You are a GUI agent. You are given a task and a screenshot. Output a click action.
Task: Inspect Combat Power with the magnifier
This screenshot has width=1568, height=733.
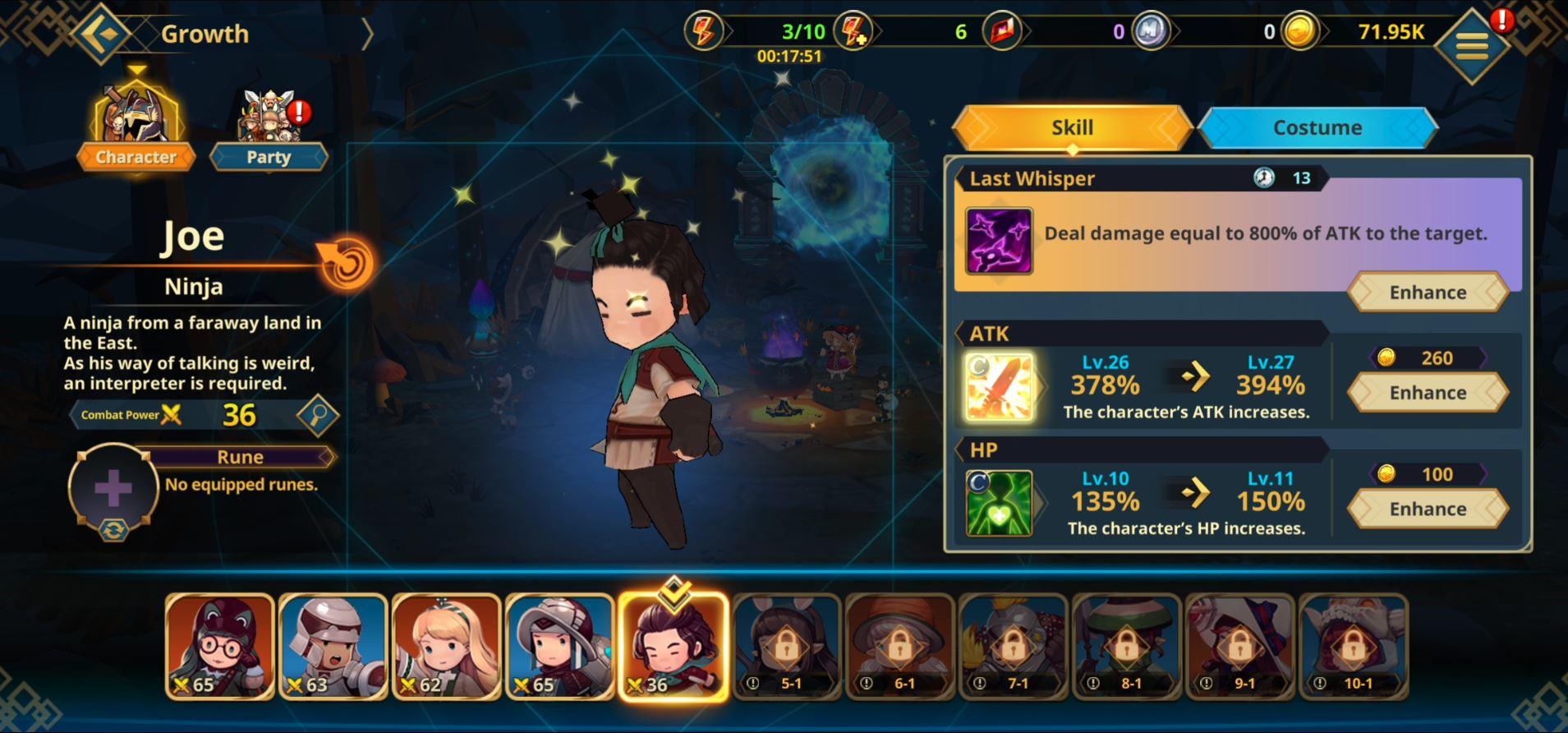[x=317, y=415]
